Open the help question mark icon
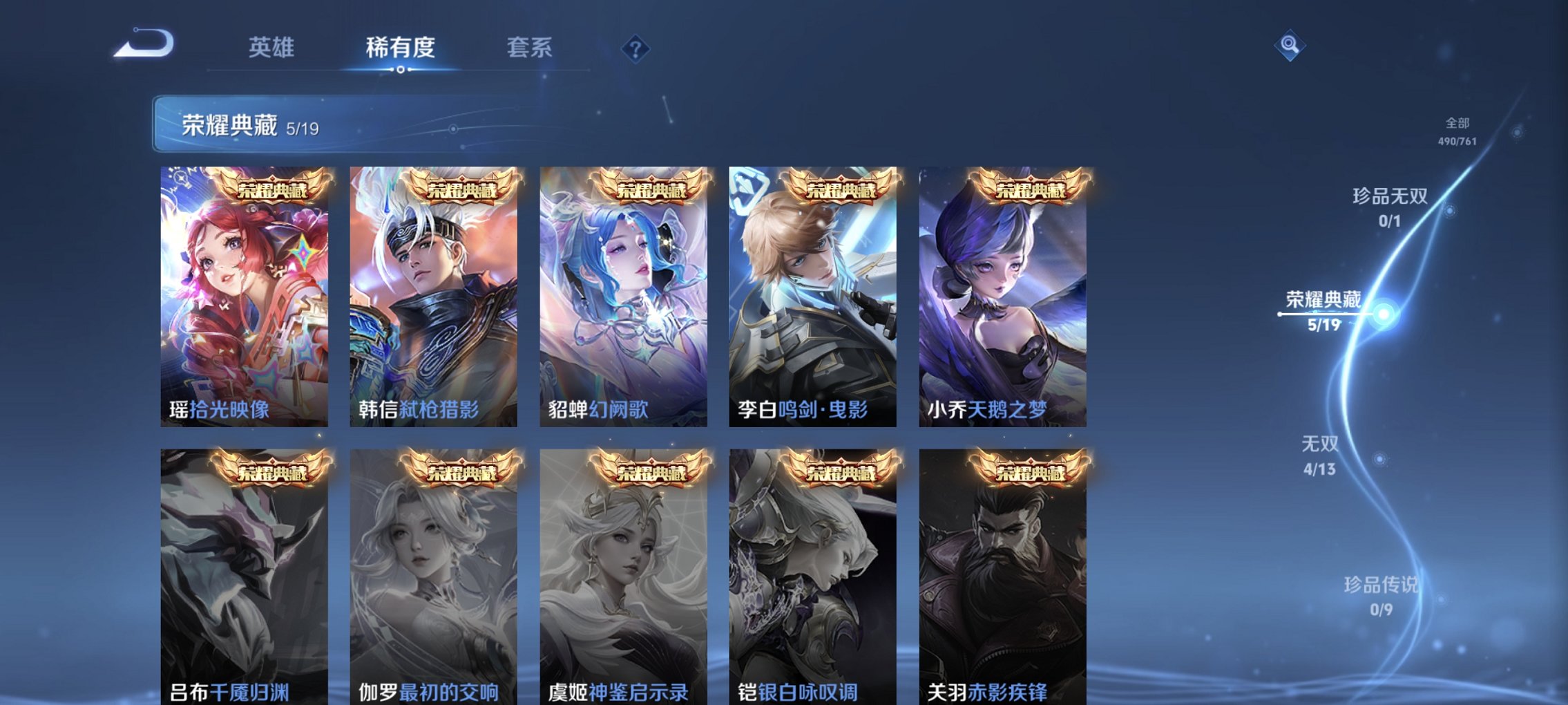Image resolution: width=1568 pixels, height=705 pixels. [636, 48]
